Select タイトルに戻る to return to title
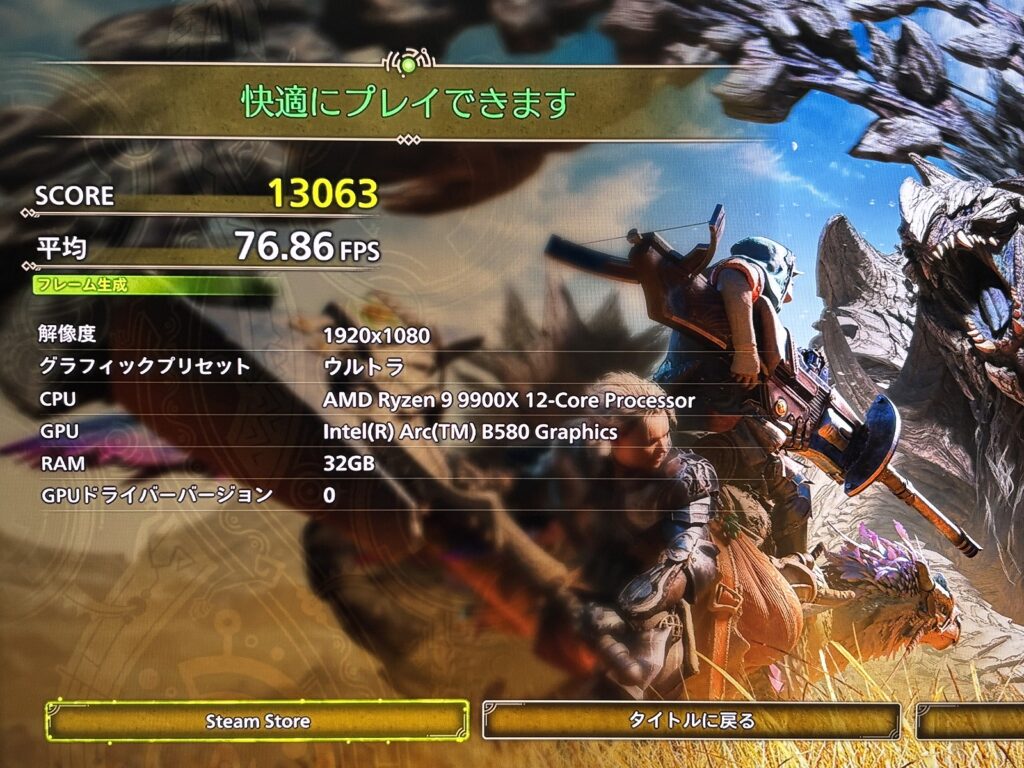Viewport: 1024px width, 768px height. [691, 720]
